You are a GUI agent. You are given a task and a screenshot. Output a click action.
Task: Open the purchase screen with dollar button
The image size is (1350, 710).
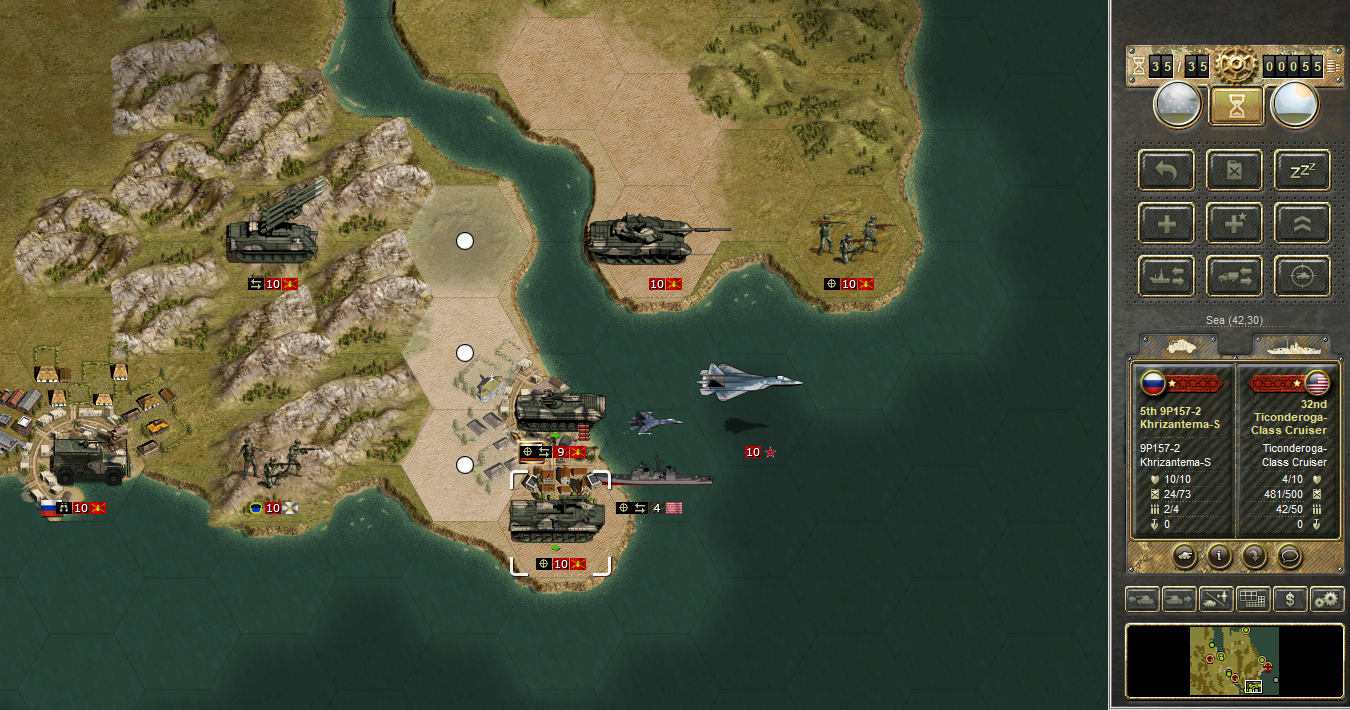[x=1291, y=600]
